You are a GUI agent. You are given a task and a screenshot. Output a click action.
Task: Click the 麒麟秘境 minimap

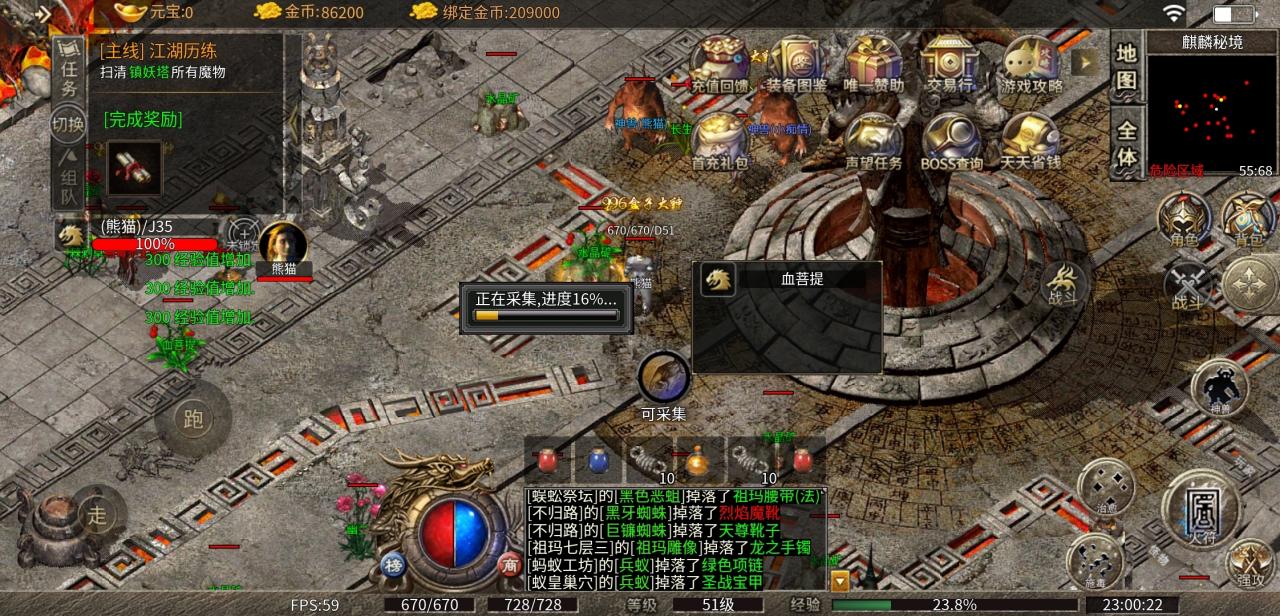(1211, 108)
